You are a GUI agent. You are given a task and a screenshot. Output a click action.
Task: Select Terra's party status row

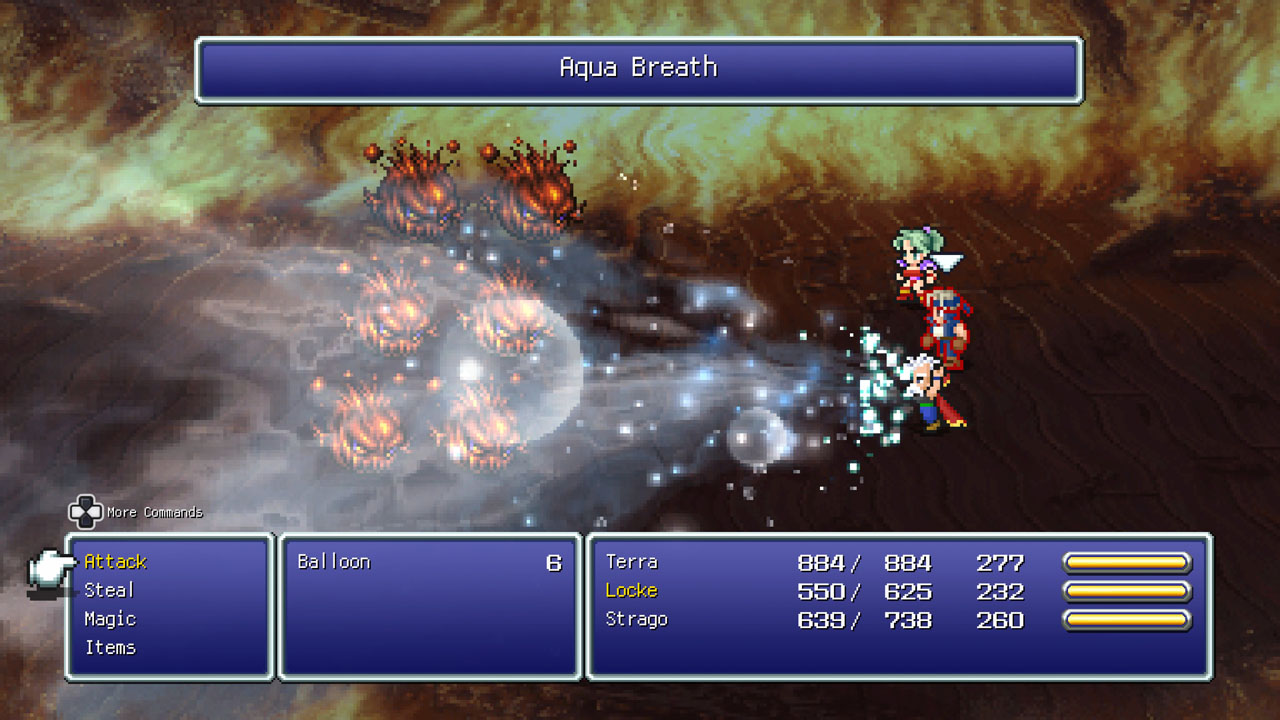[x=632, y=563]
